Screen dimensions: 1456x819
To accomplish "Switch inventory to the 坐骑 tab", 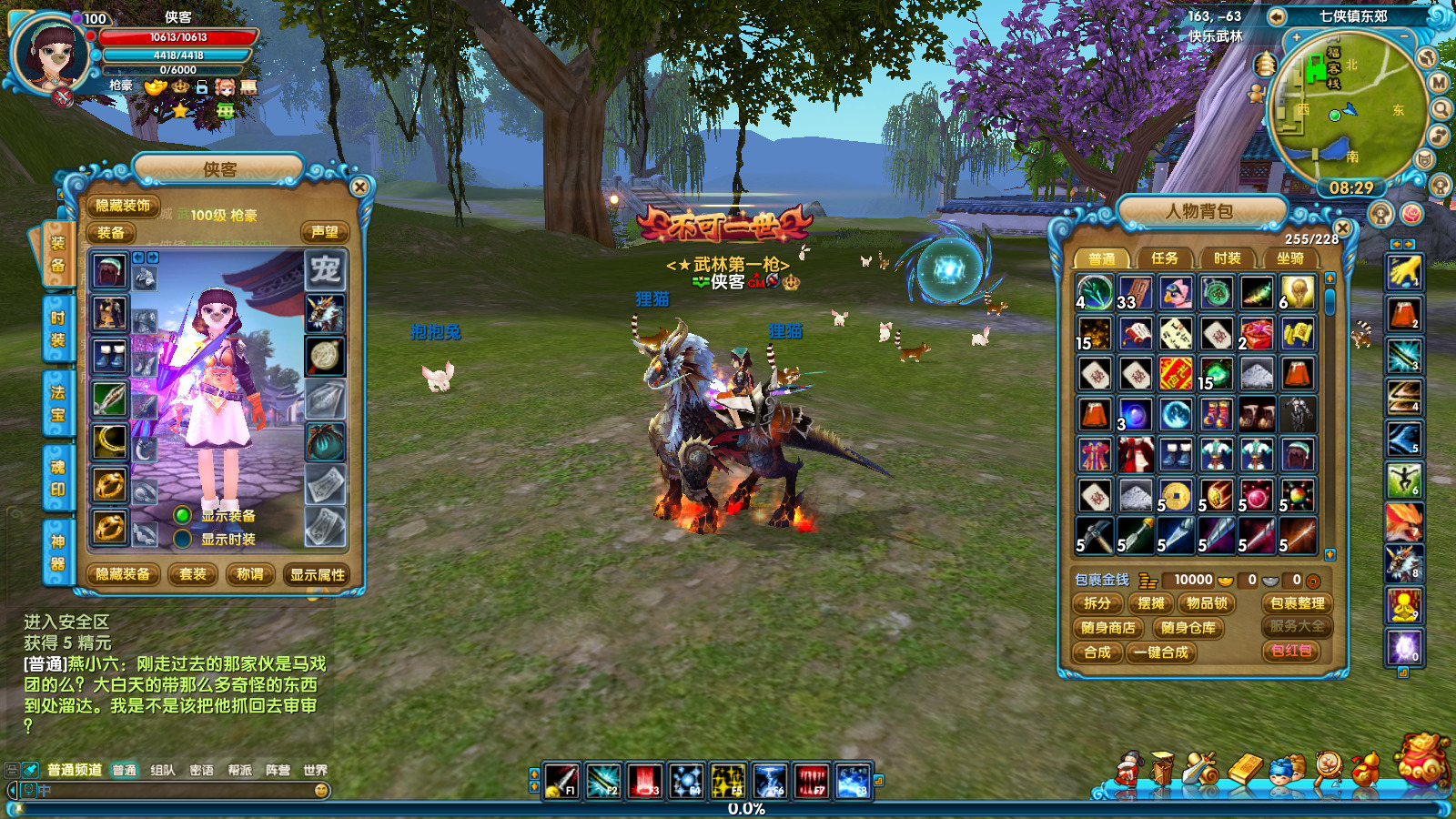I will coord(1289,258).
